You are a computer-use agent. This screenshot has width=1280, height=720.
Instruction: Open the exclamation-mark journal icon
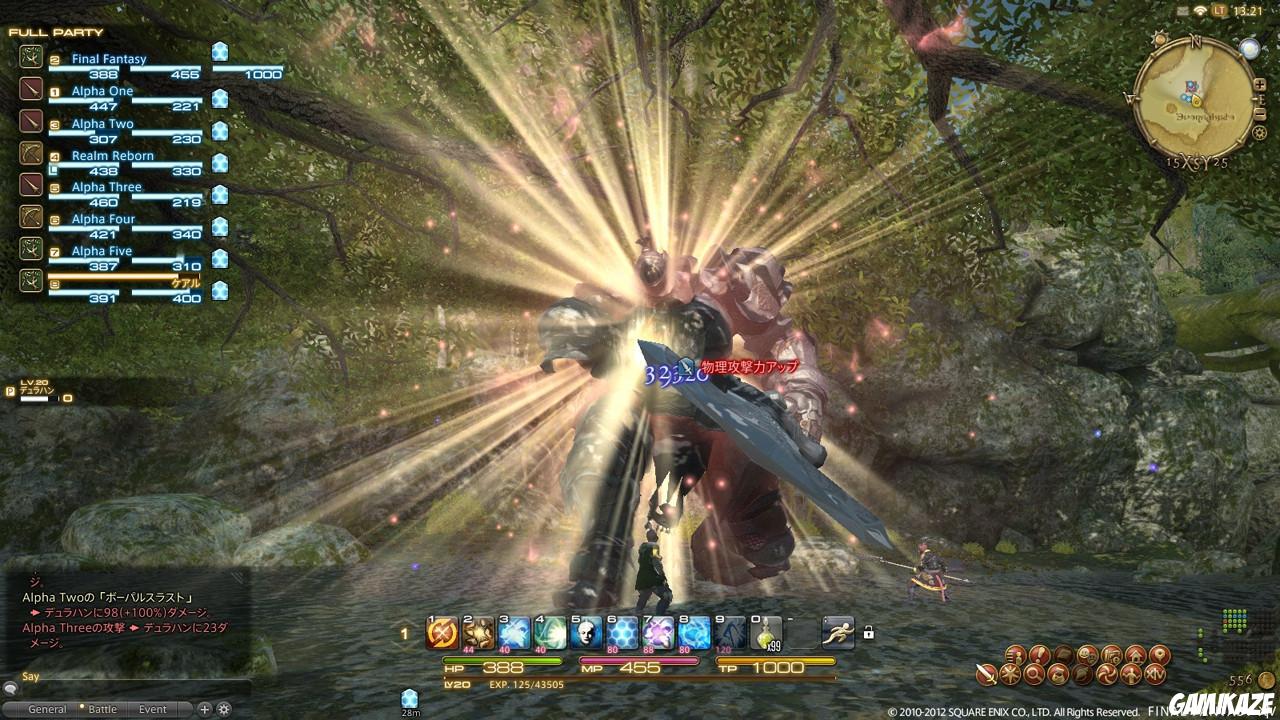click(1039, 655)
